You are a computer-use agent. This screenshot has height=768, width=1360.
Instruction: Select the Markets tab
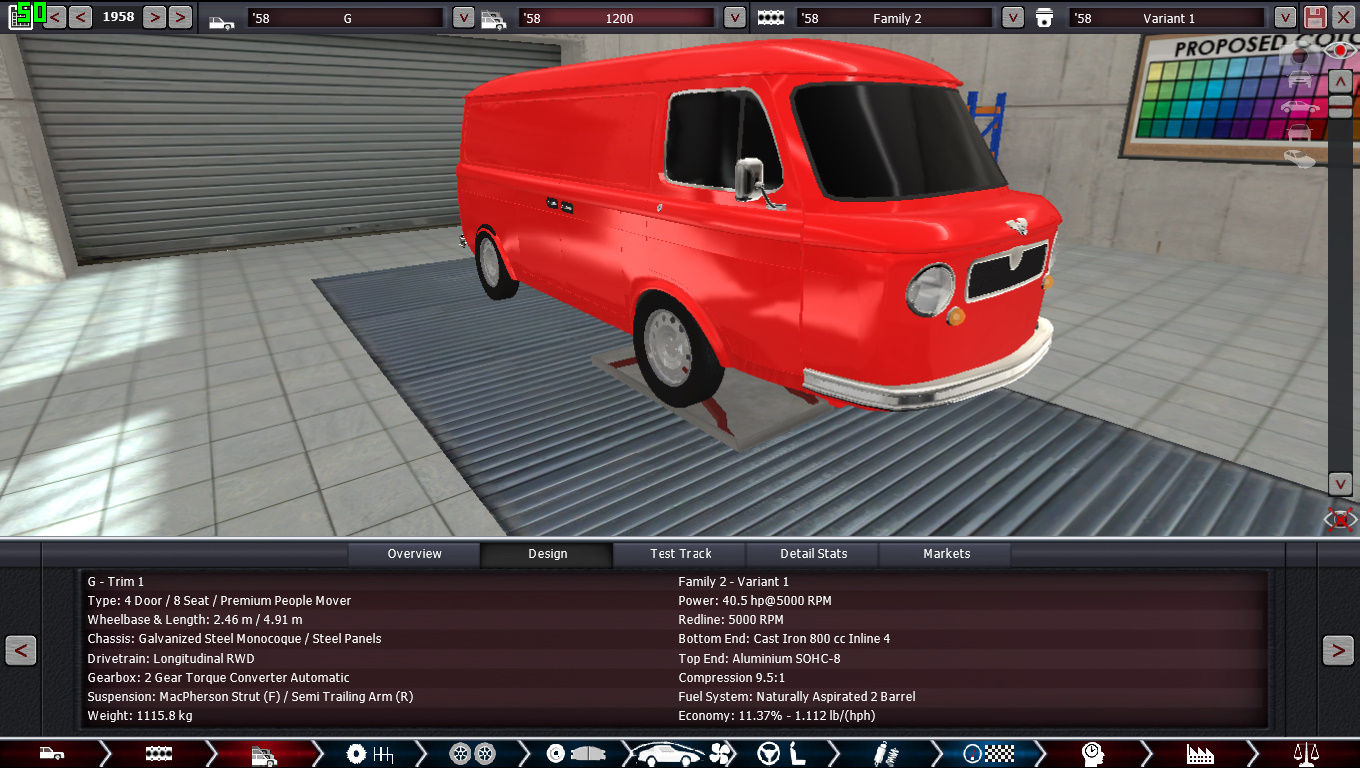[x=946, y=554]
